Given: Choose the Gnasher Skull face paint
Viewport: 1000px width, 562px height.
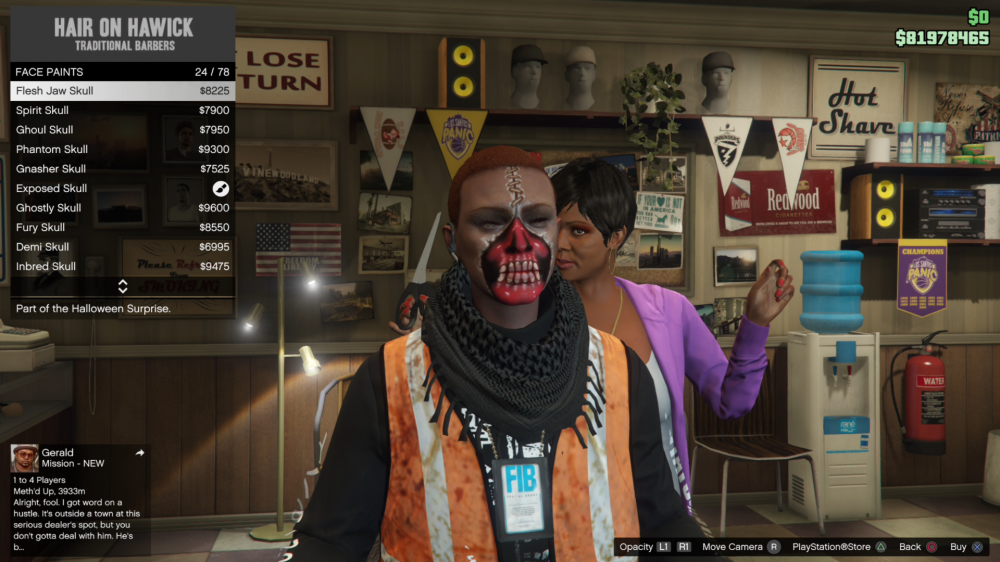Looking at the screenshot, I should click(x=122, y=169).
